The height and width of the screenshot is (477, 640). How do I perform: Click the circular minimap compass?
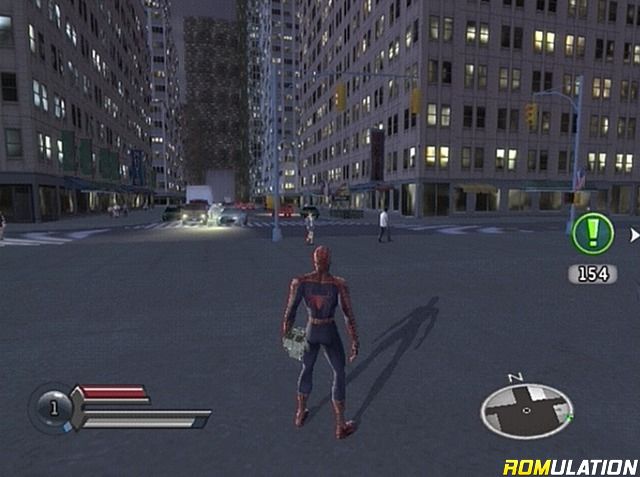[527, 410]
